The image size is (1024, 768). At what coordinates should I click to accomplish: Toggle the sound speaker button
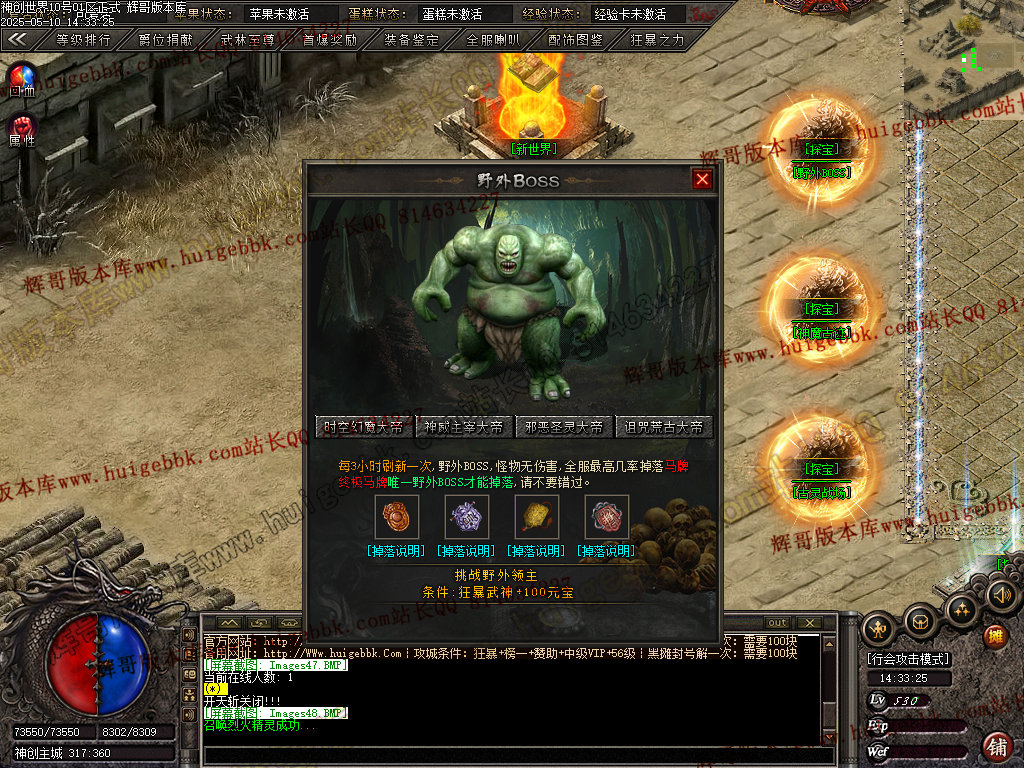(1001, 596)
